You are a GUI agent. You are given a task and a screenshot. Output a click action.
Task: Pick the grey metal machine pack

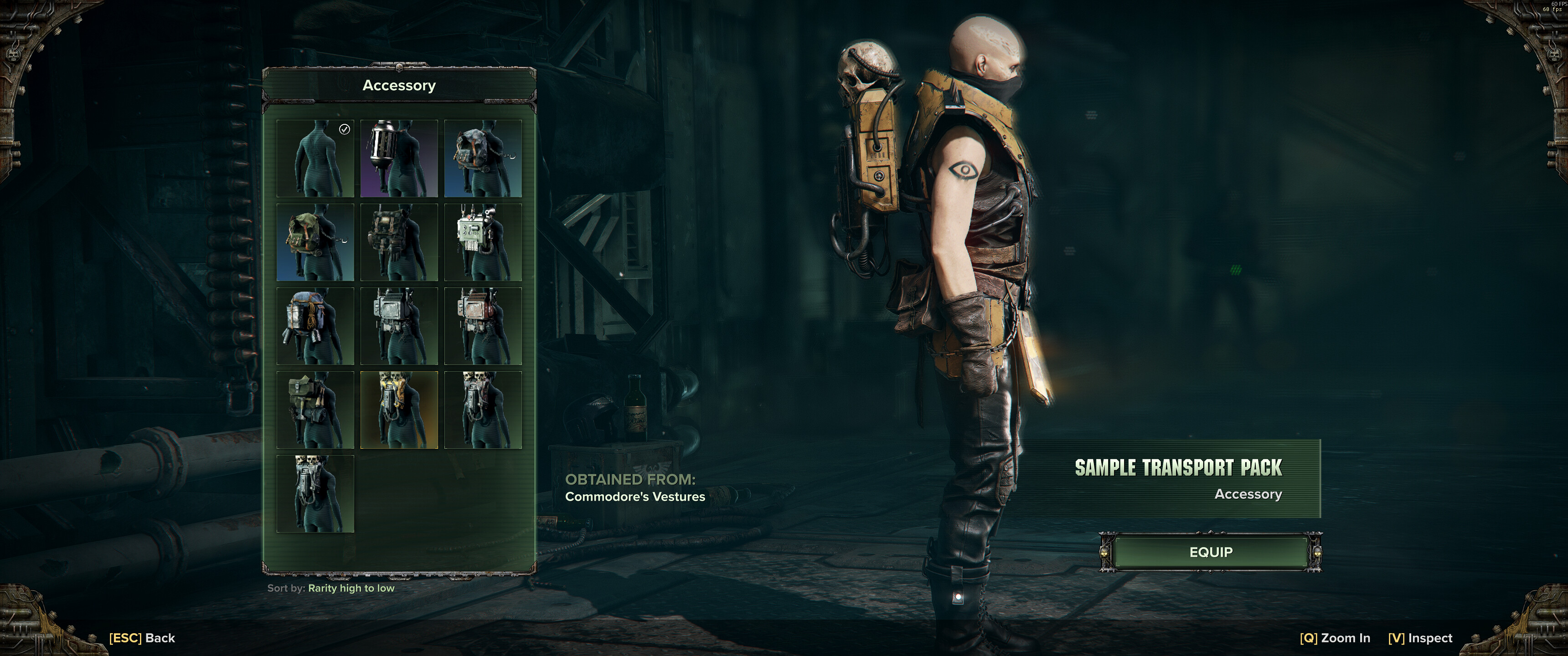(x=399, y=326)
